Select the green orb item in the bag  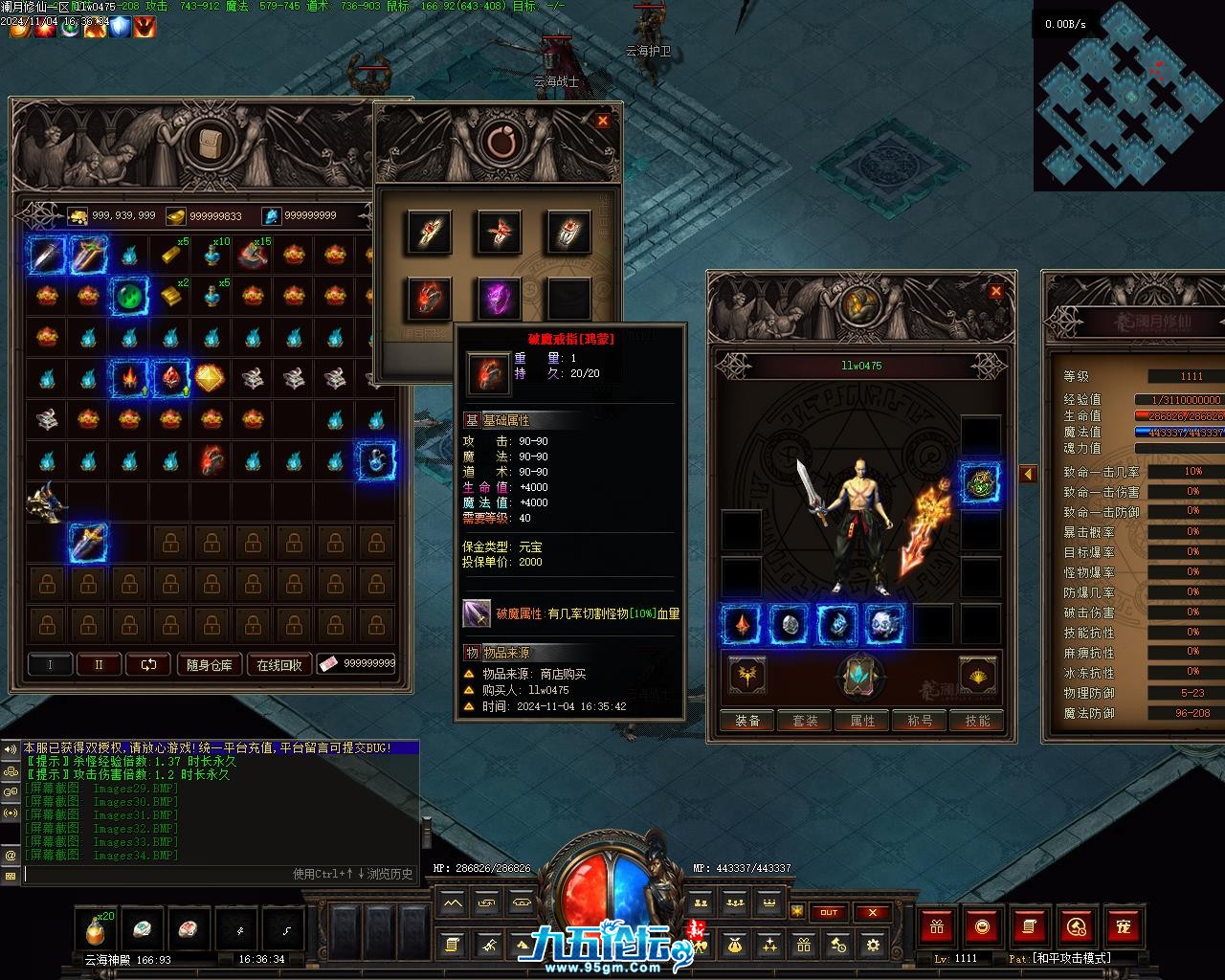[129, 297]
